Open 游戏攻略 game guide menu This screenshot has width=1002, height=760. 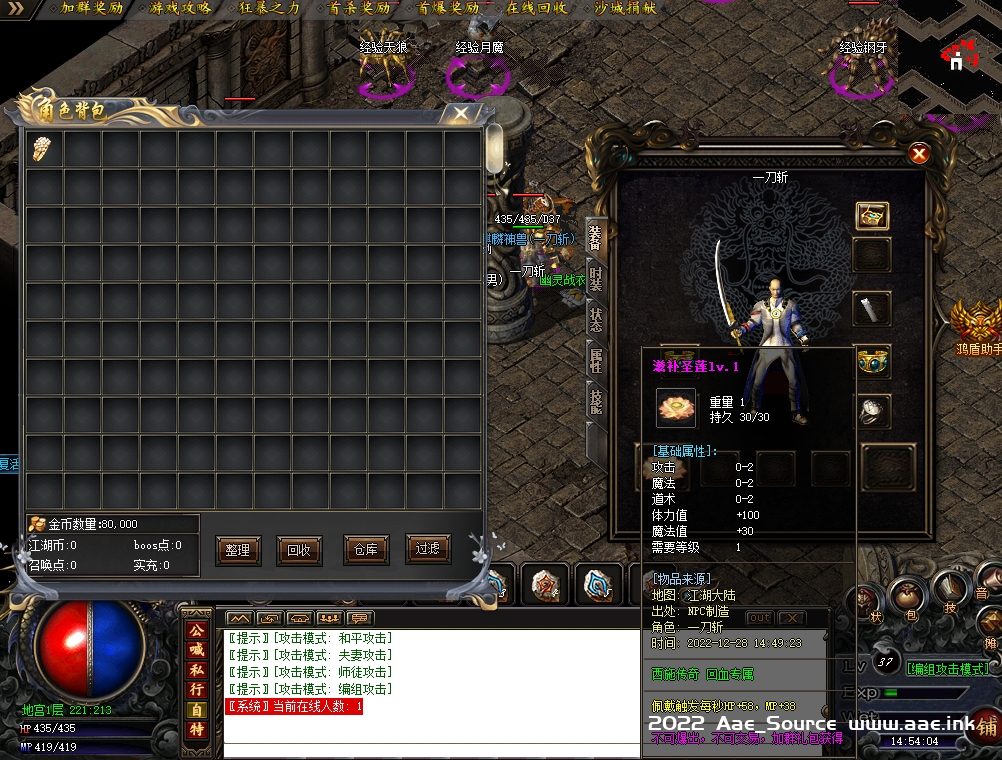point(181,8)
